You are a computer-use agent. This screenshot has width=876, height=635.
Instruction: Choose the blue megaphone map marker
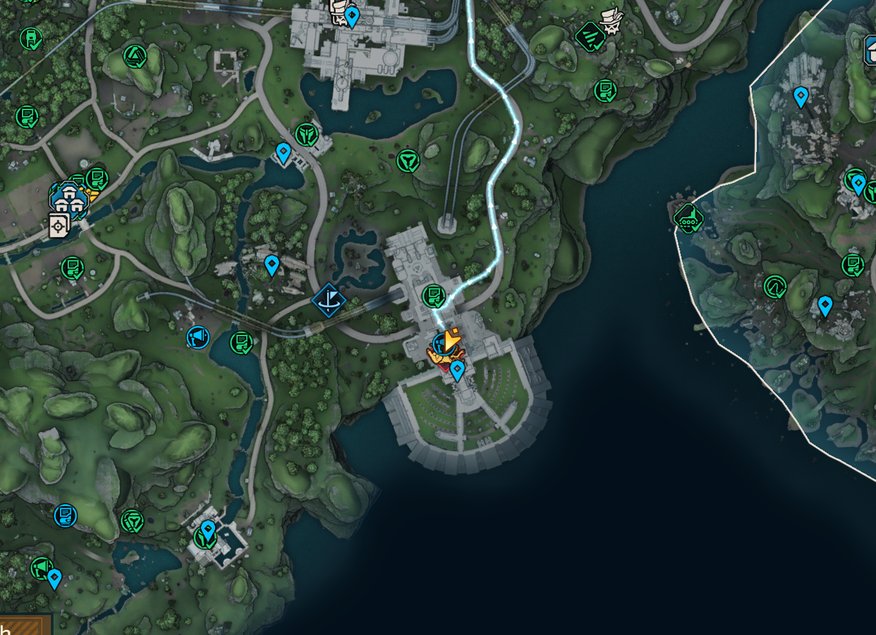point(198,337)
